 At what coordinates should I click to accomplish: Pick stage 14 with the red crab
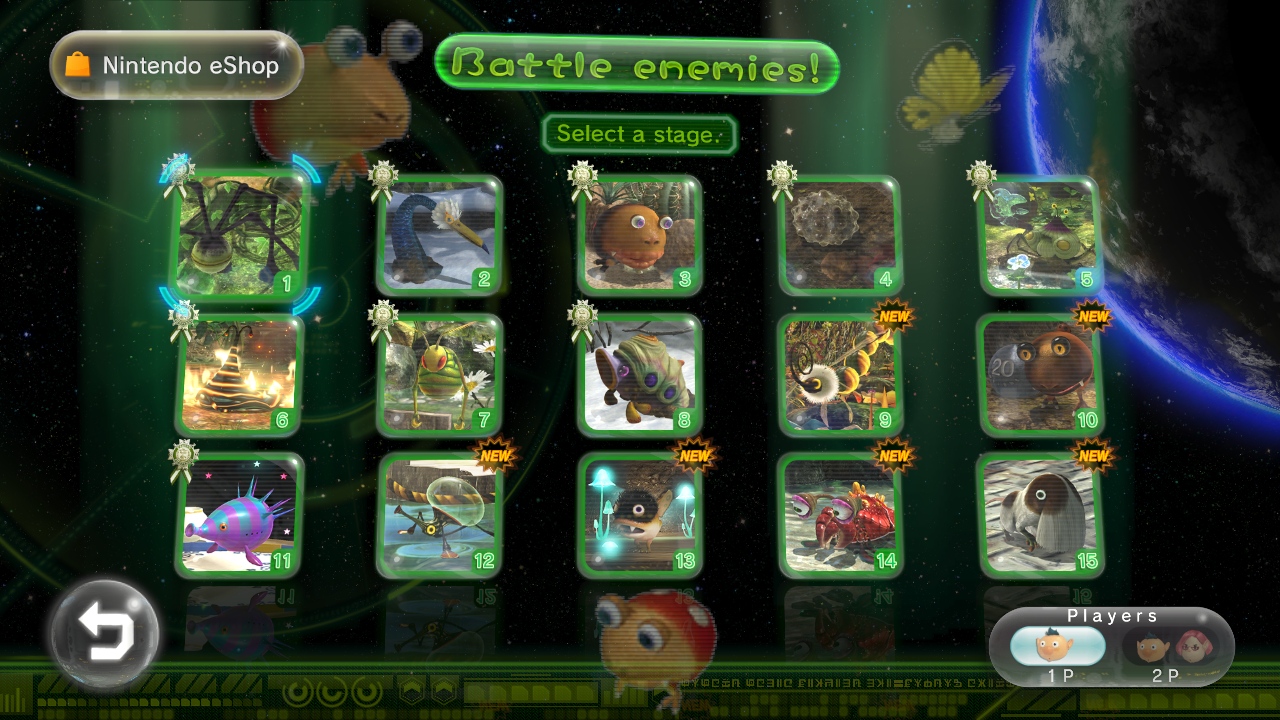pyautogui.click(x=840, y=516)
